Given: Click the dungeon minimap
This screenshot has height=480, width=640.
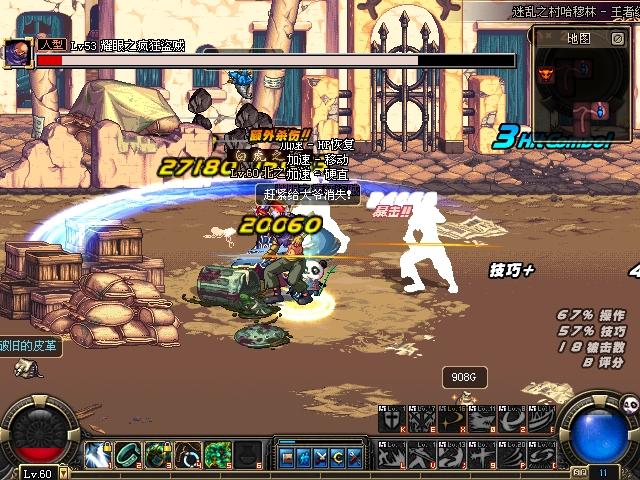Looking at the screenshot, I should [583, 84].
